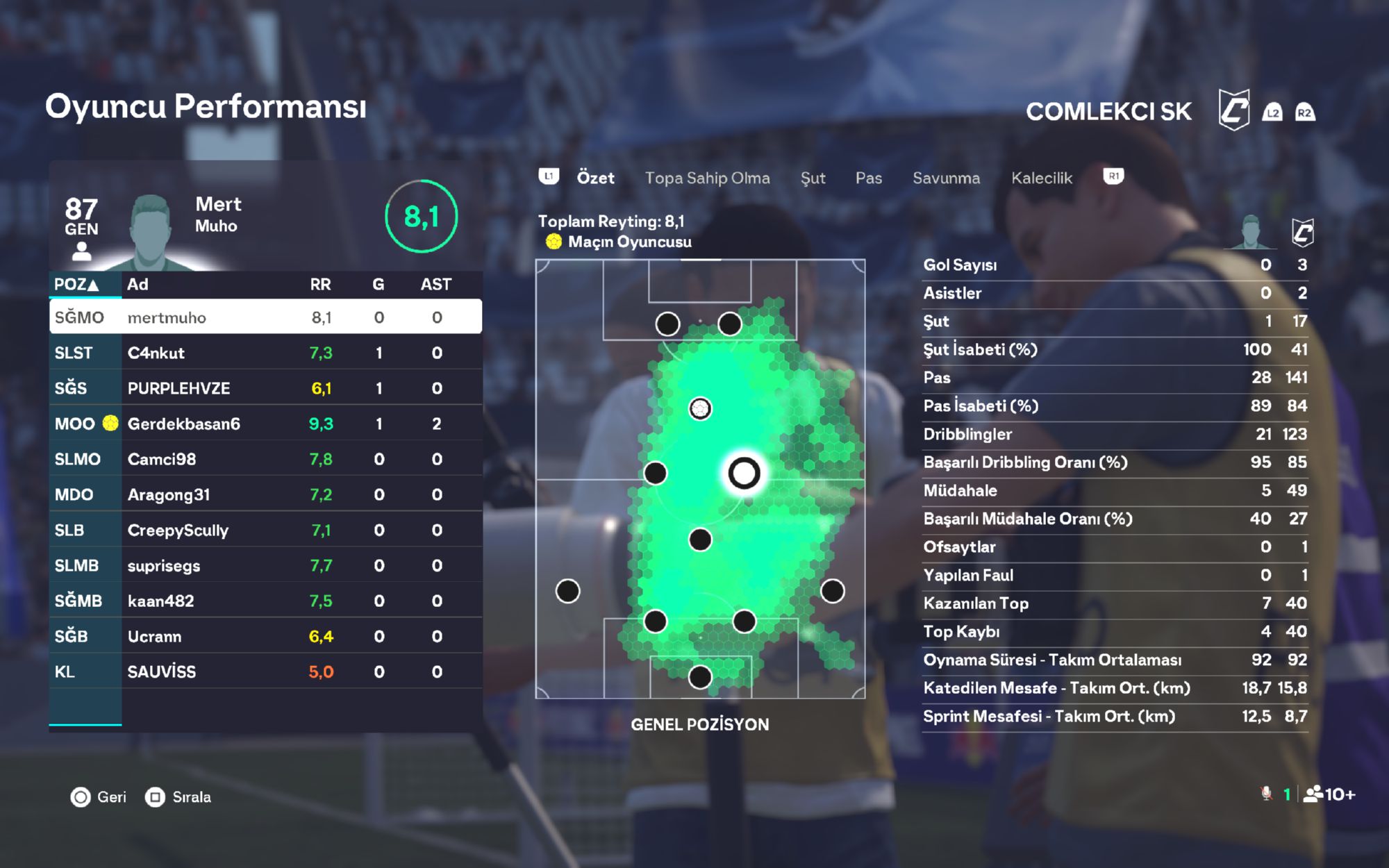
Task: Sort players by RR rating column
Action: [x=320, y=284]
